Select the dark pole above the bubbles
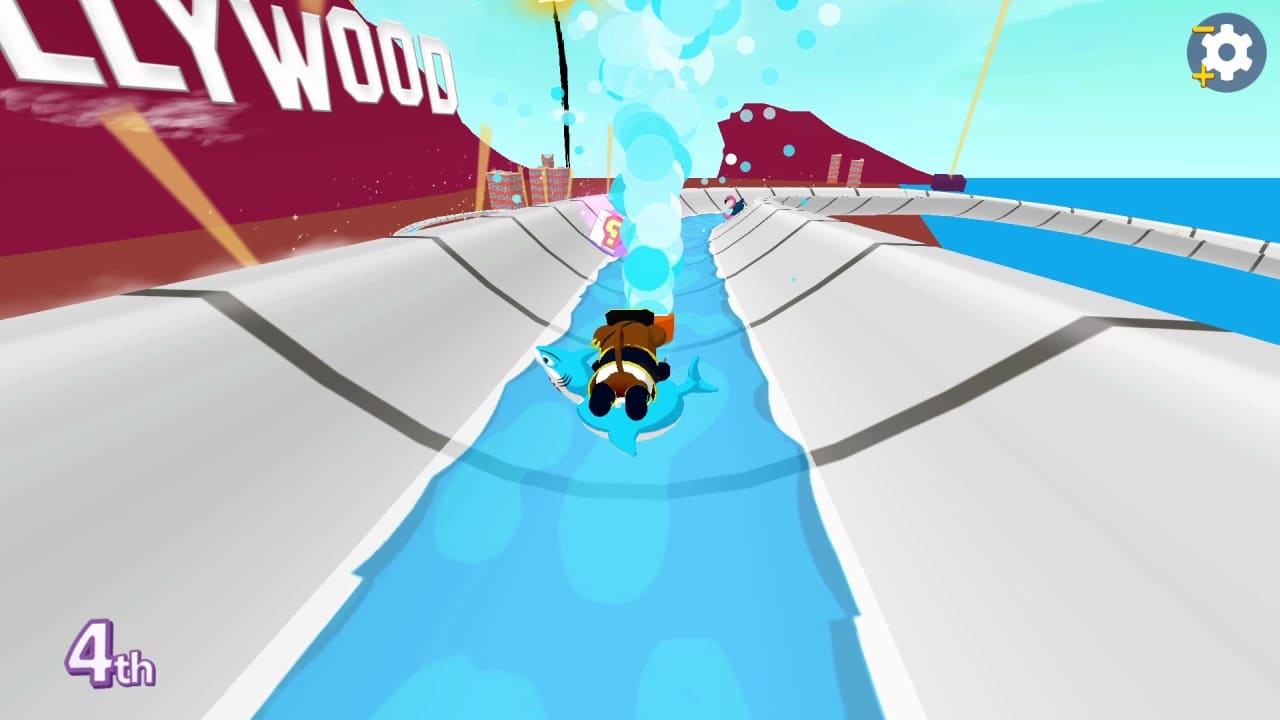 [560, 80]
